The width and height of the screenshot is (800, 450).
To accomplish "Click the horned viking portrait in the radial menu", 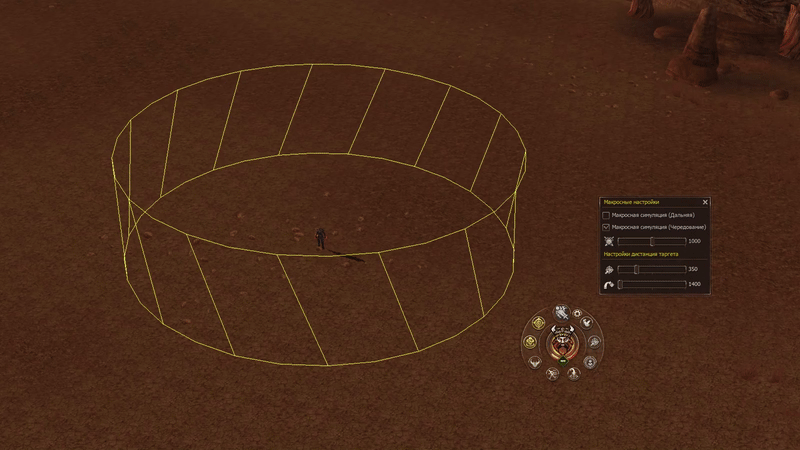I will click(564, 343).
